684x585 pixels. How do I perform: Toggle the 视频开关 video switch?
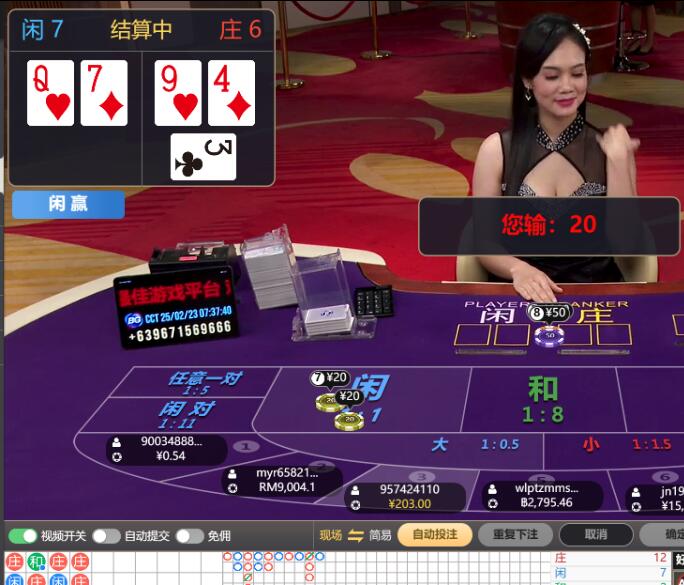click(x=23, y=536)
